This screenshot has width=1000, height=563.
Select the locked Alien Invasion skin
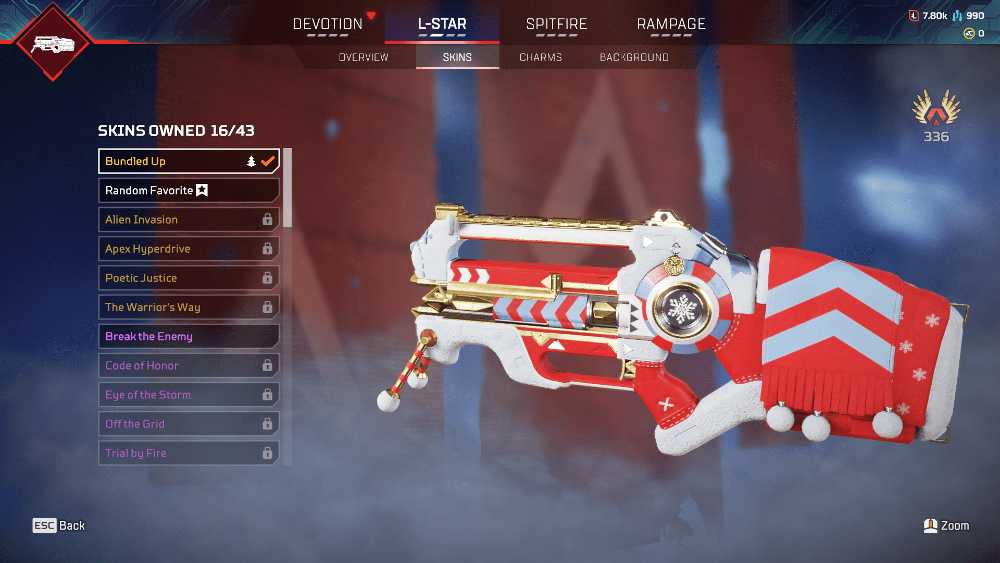[x=188, y=219]
